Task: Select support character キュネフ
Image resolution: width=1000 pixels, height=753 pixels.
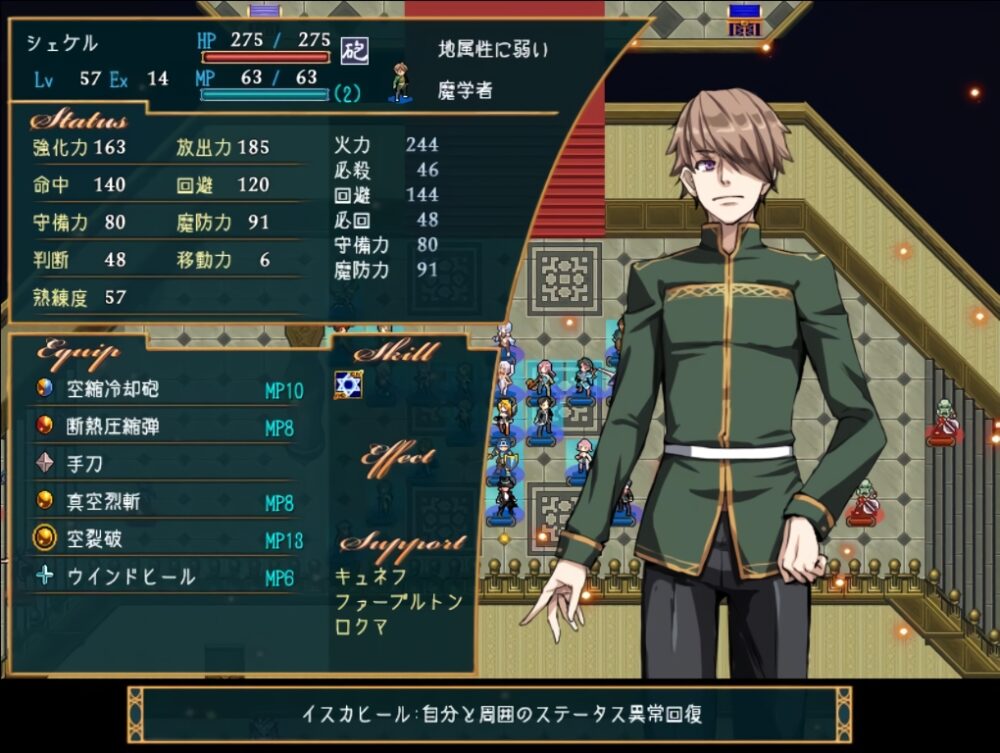Action: point(371,577)
